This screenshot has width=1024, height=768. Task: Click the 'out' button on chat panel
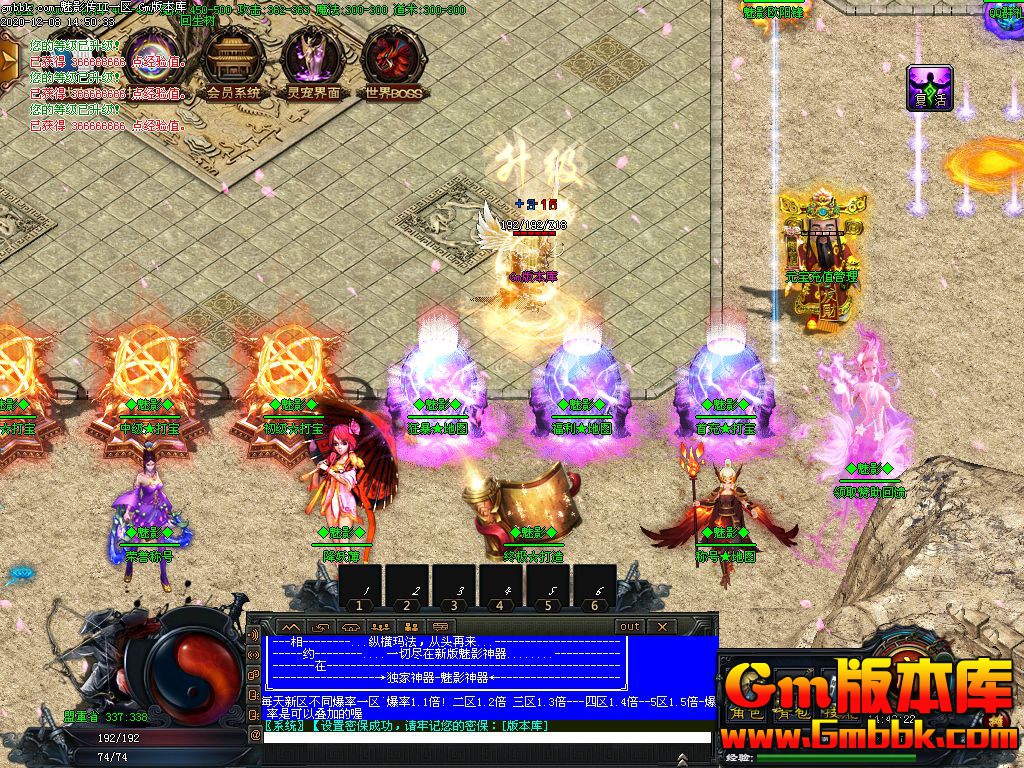pos(629,627)
